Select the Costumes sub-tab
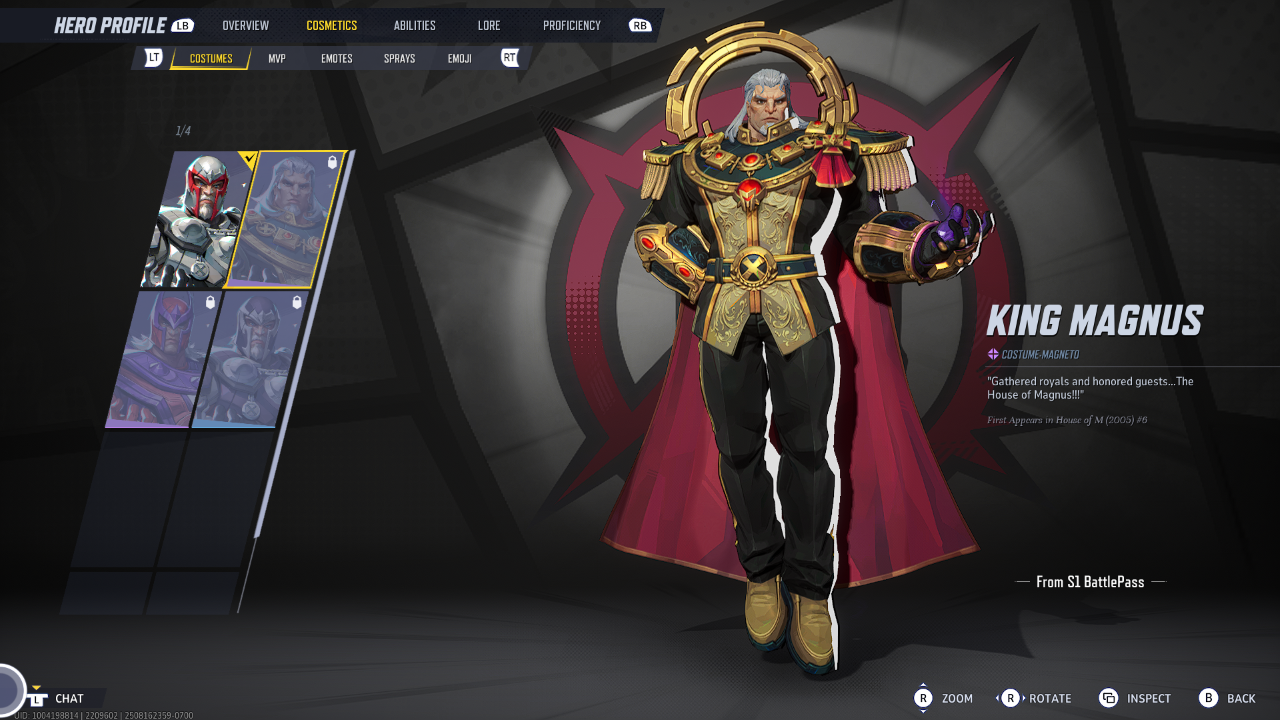 click(211, 59)
